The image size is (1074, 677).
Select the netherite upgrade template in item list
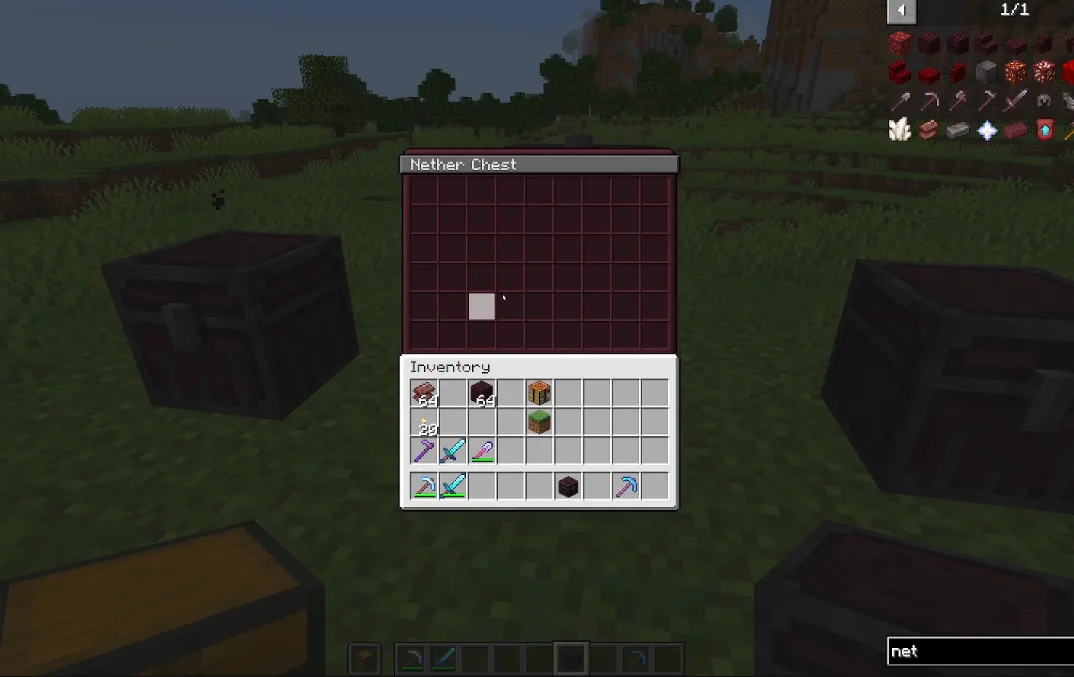[1045, 130]
